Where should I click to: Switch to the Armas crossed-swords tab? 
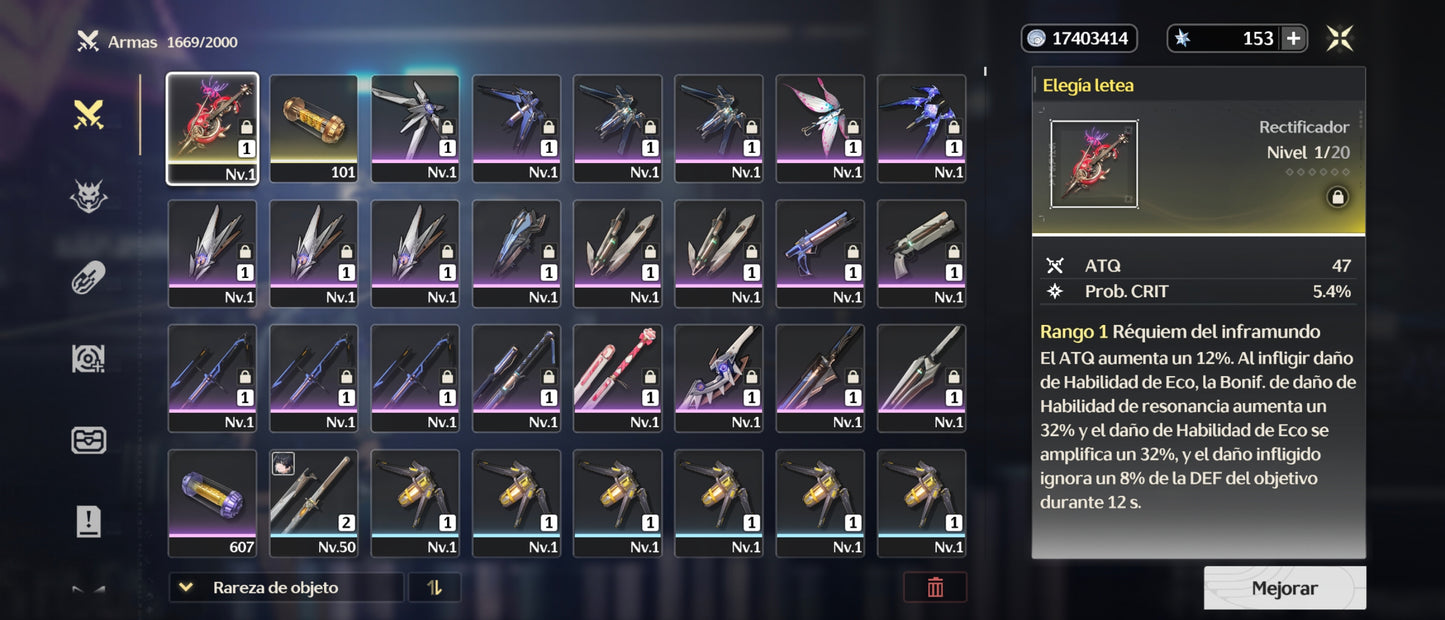pyautogui.click(x=89, y=116)
